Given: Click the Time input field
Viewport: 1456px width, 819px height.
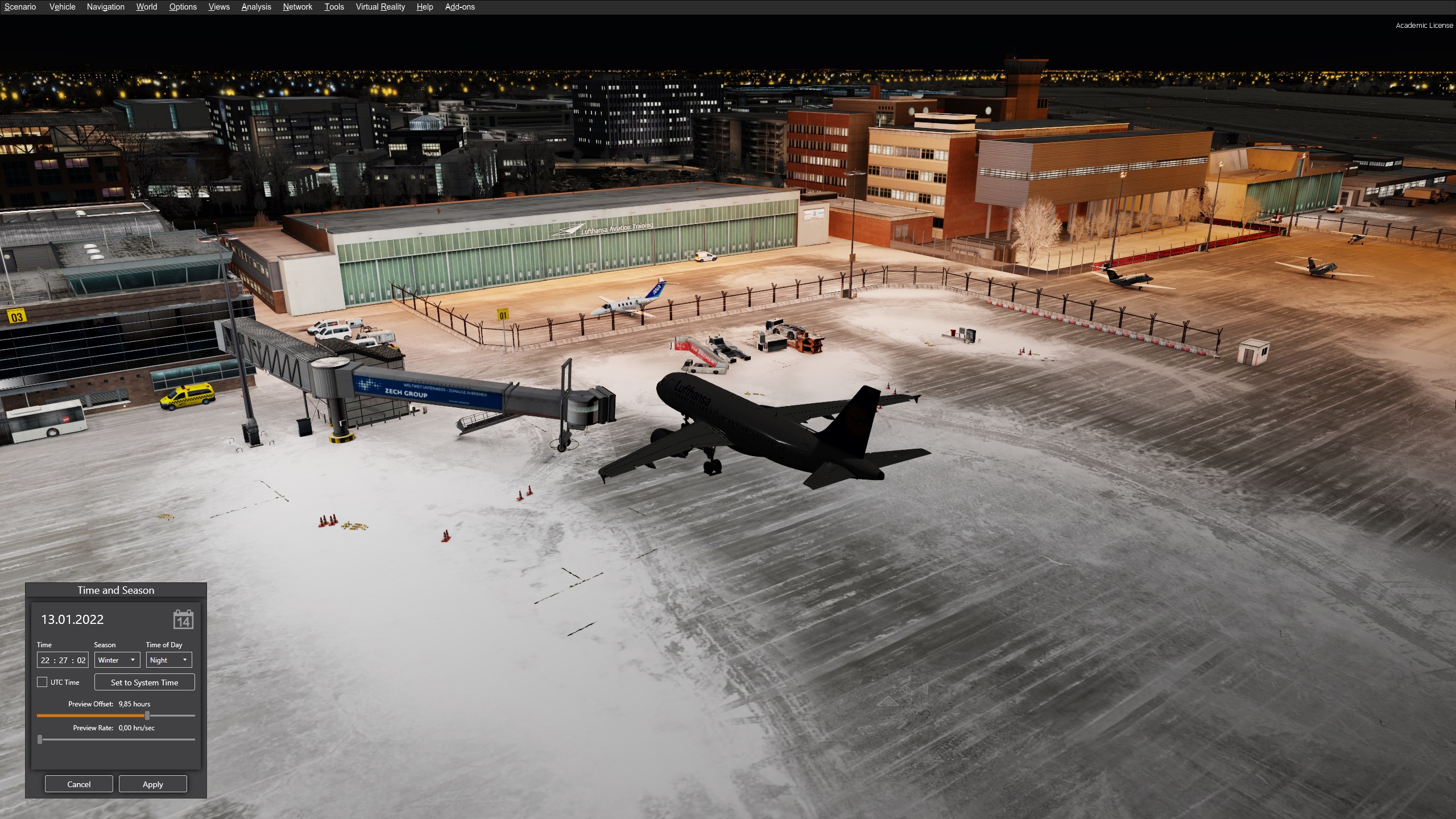Looking at the screenshot, I should [63, 660].
